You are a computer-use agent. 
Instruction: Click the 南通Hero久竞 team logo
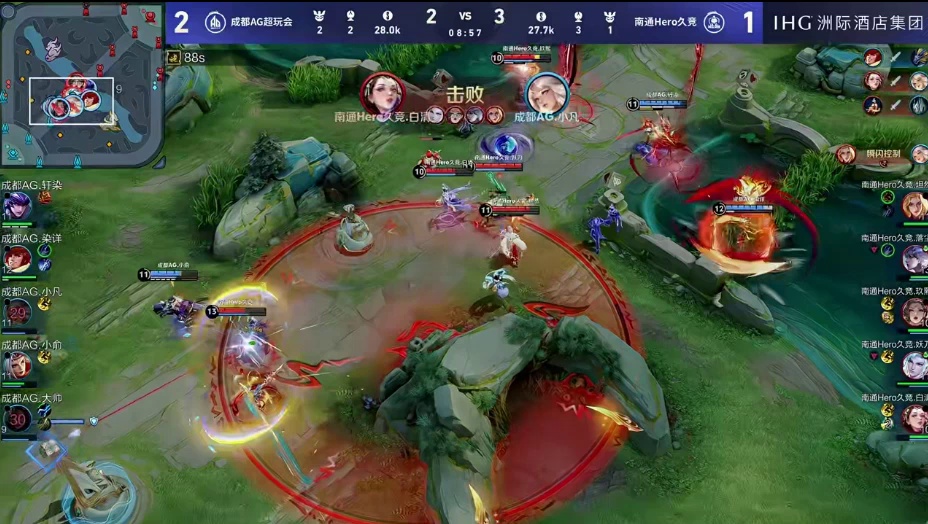tap(714, 22)
